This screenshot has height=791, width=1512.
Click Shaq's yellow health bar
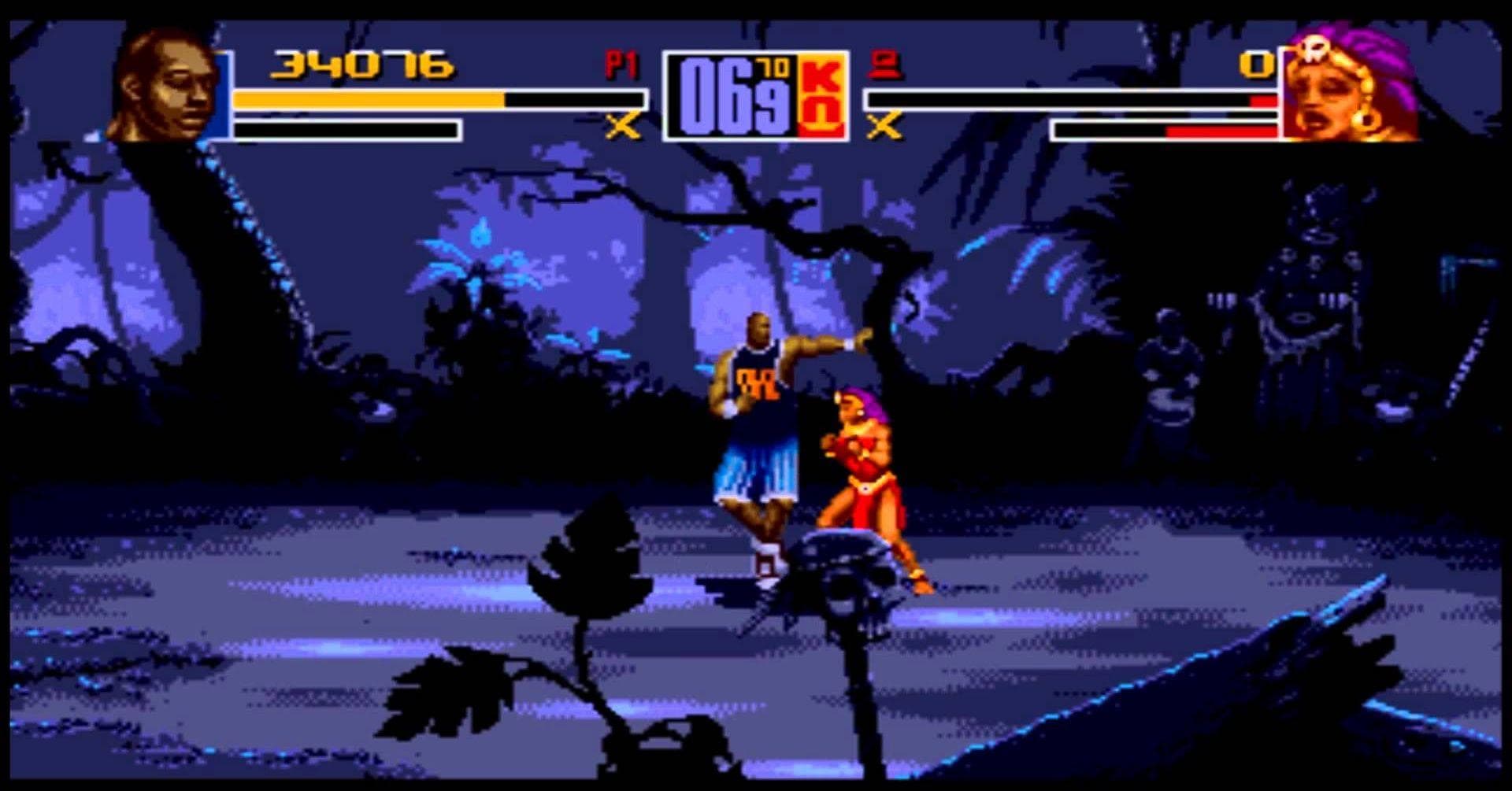click(370, 100)
